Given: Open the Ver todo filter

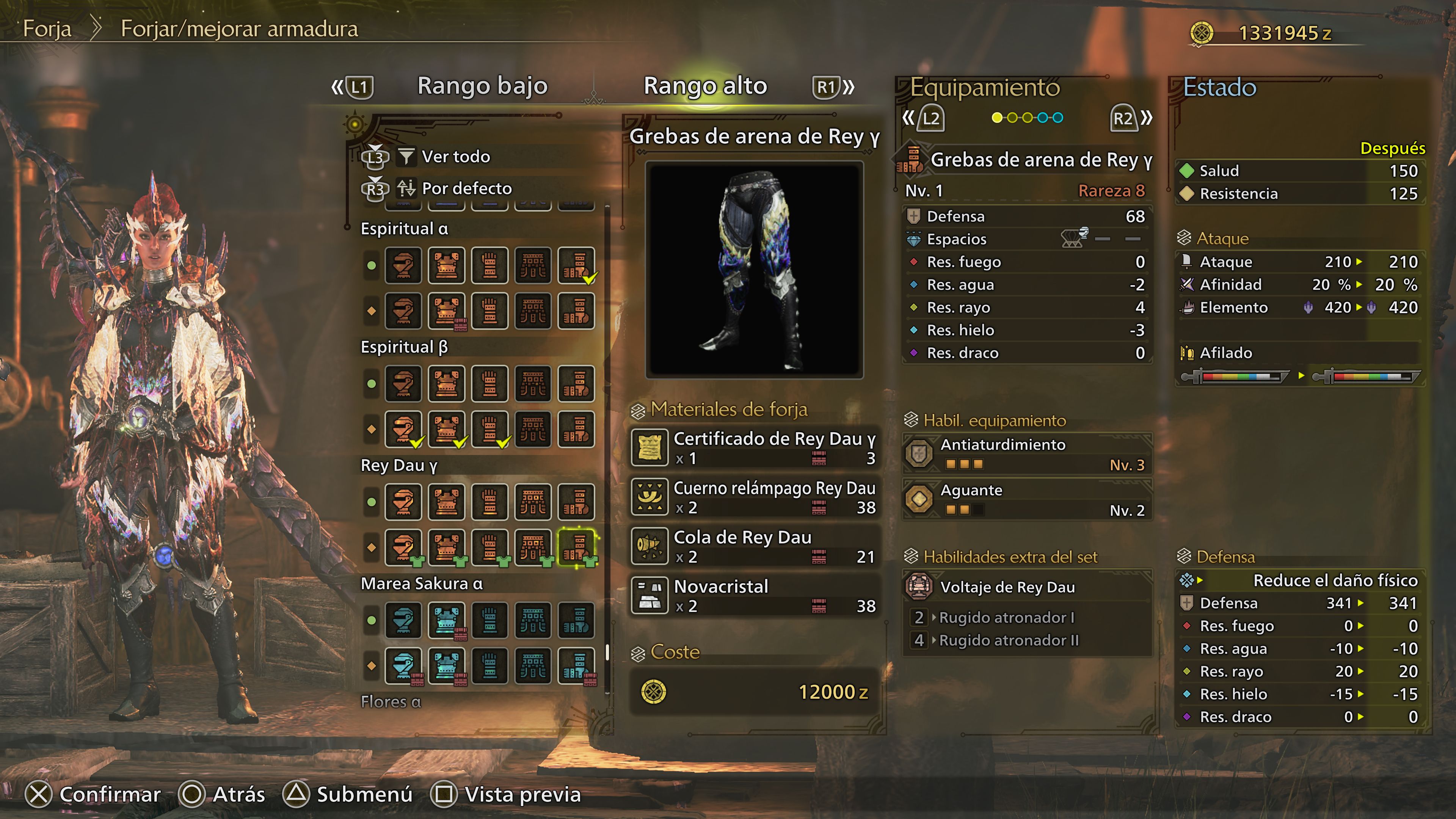Looking at the screenshot, I should 455,157.
